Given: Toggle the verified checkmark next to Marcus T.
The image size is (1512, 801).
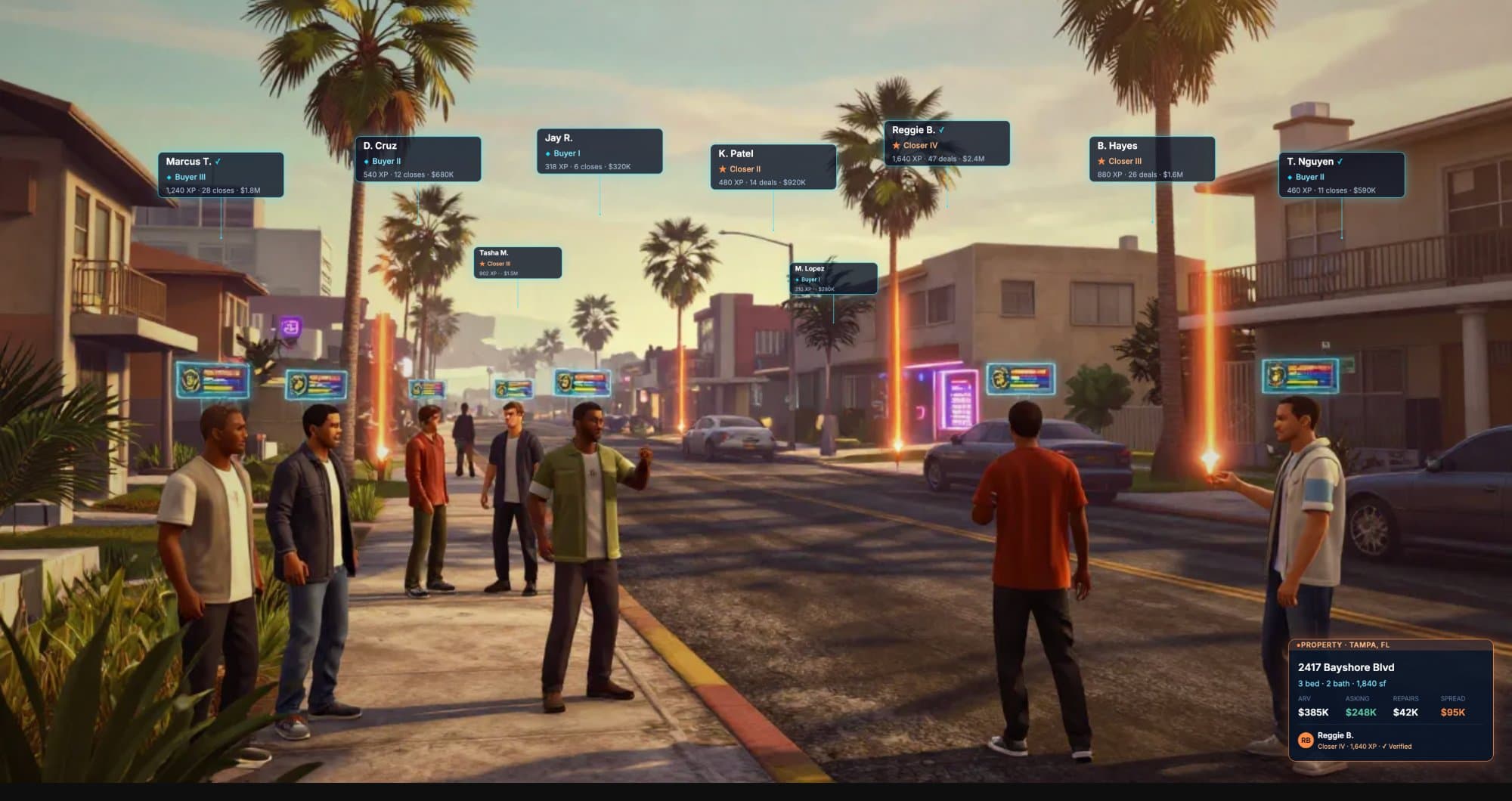Looking at the screenshot, I should tap(219, 160).
